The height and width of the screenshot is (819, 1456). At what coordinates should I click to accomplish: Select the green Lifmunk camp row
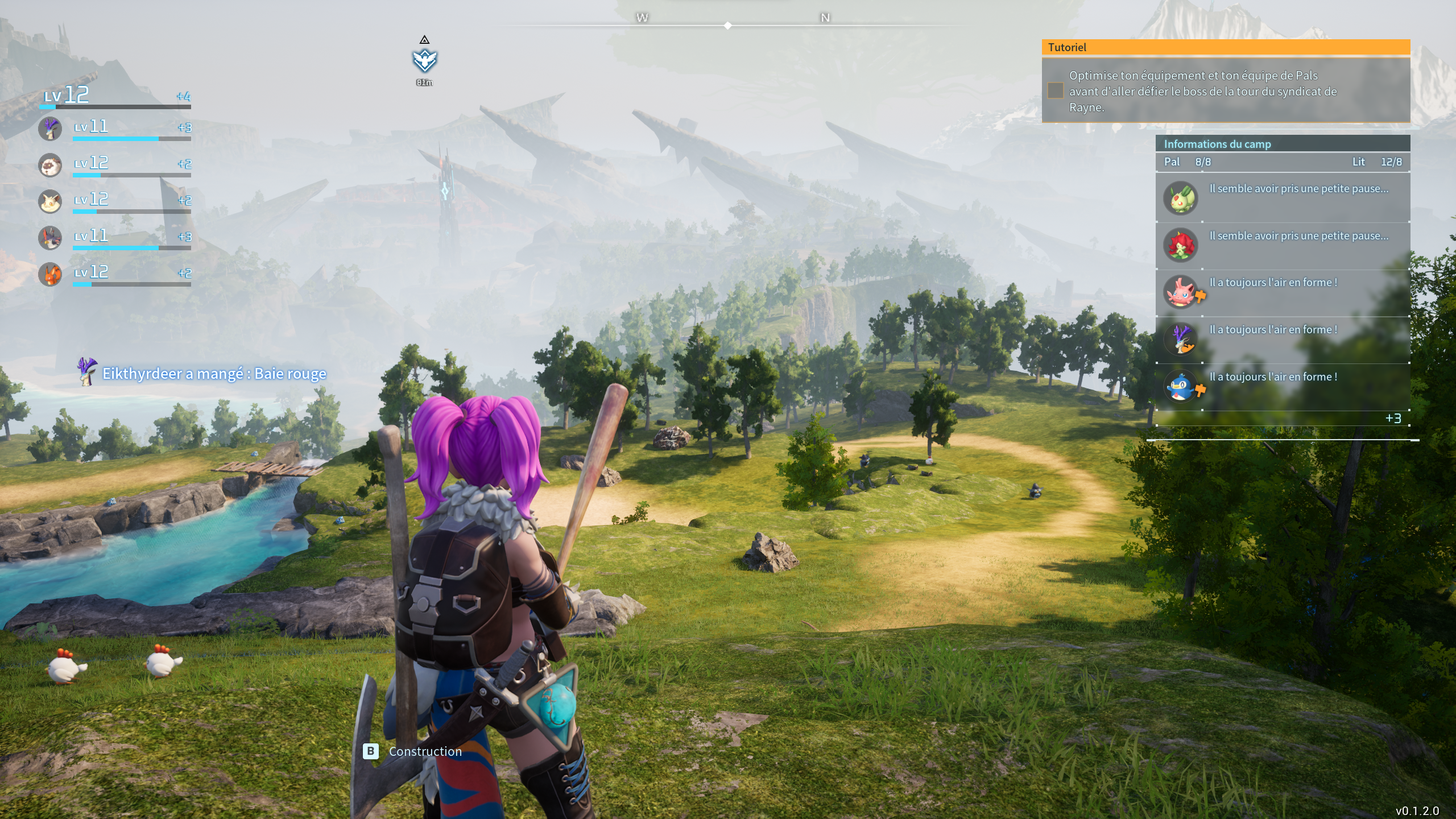pos(1282,198)
